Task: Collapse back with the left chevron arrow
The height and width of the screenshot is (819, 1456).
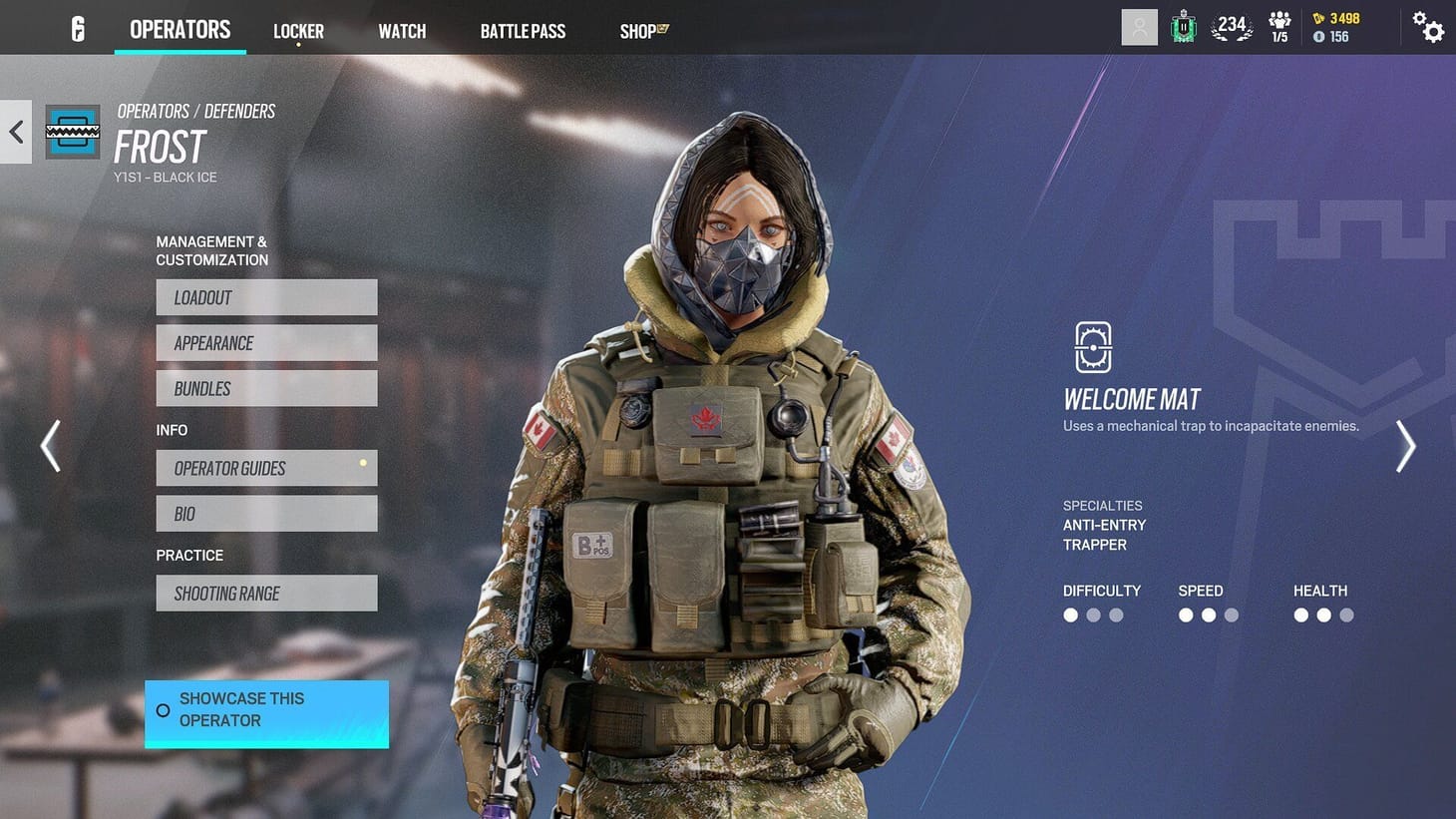Action: coord(50,446)
